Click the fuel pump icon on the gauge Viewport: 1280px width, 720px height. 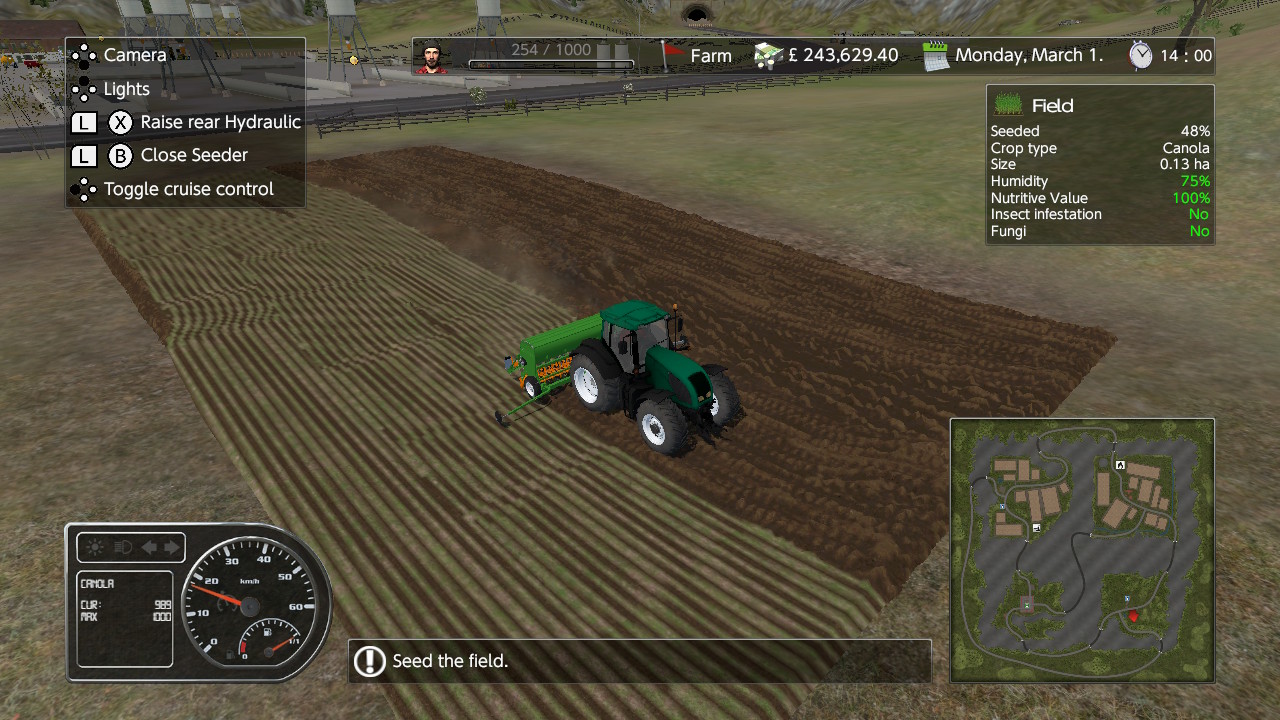[268, 632]
